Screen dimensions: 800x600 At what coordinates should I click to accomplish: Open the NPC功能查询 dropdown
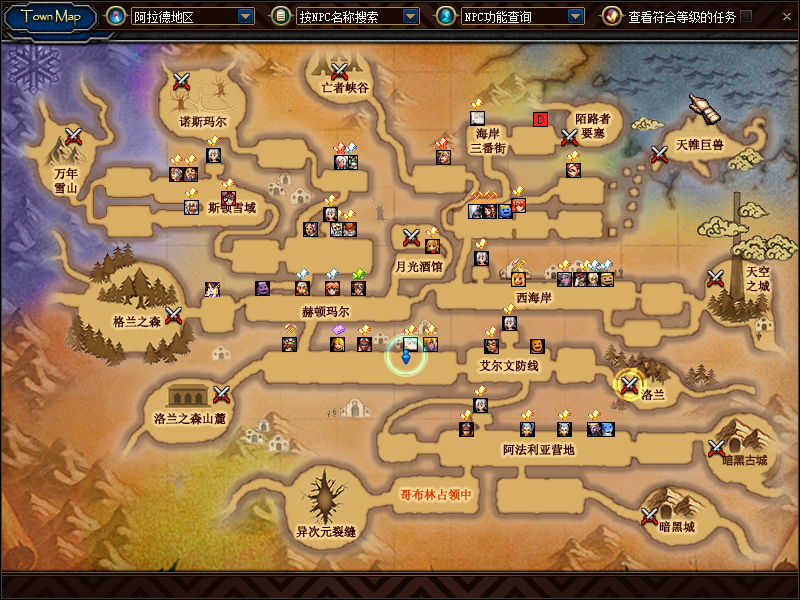tap(575, 17)
